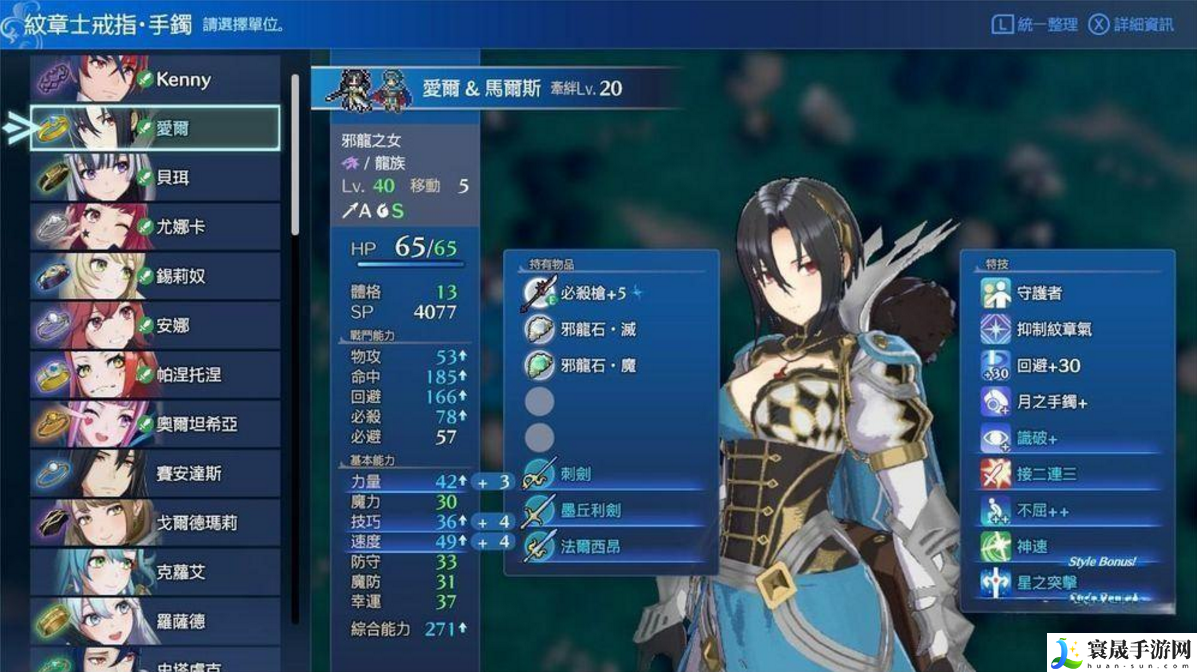Choose the 回避+30 skill
Screen dimensions: 1197x672
(1066, 365)
